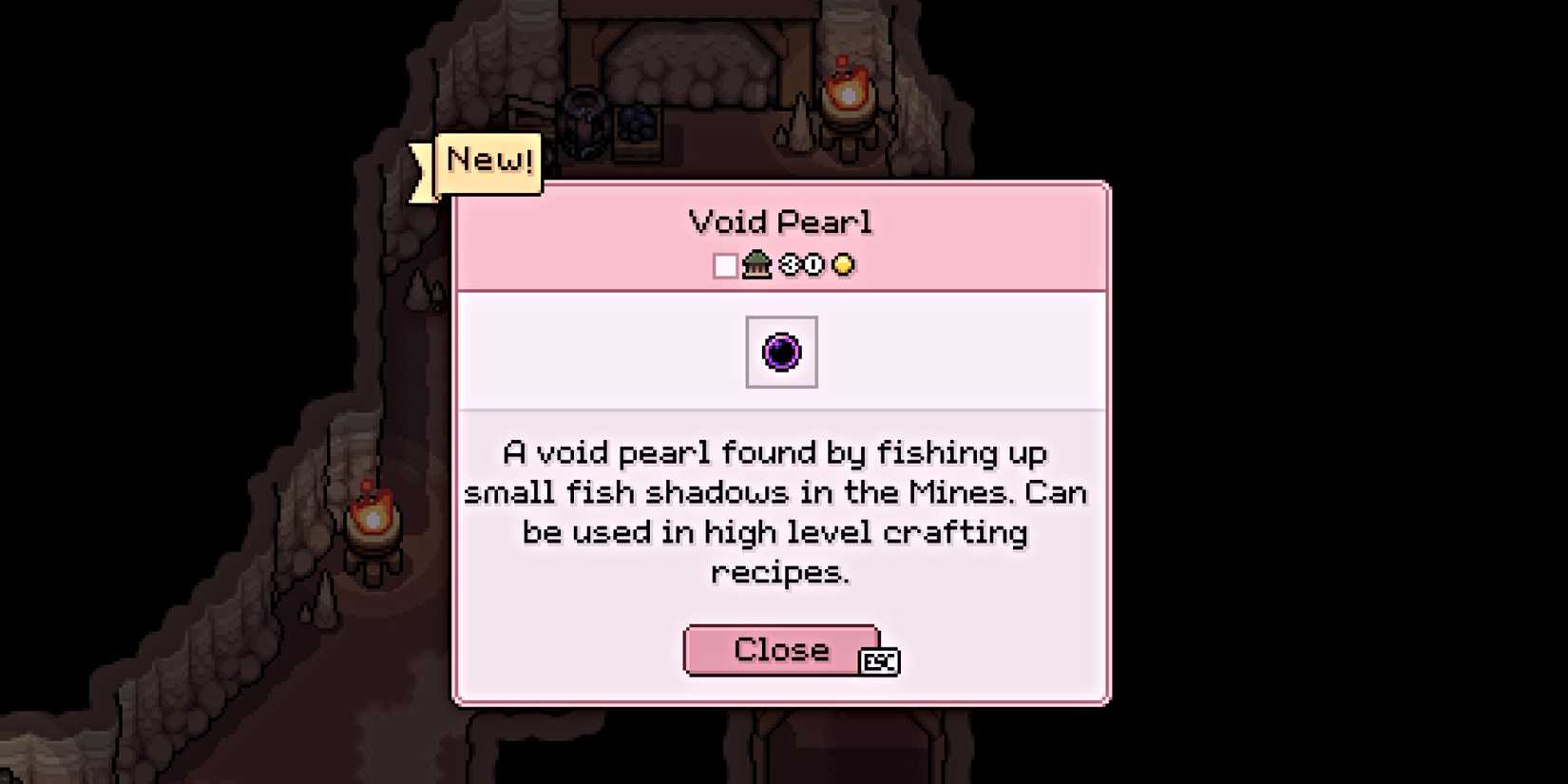
Task: Click the museum donation icon
Action: pos(755,265)
